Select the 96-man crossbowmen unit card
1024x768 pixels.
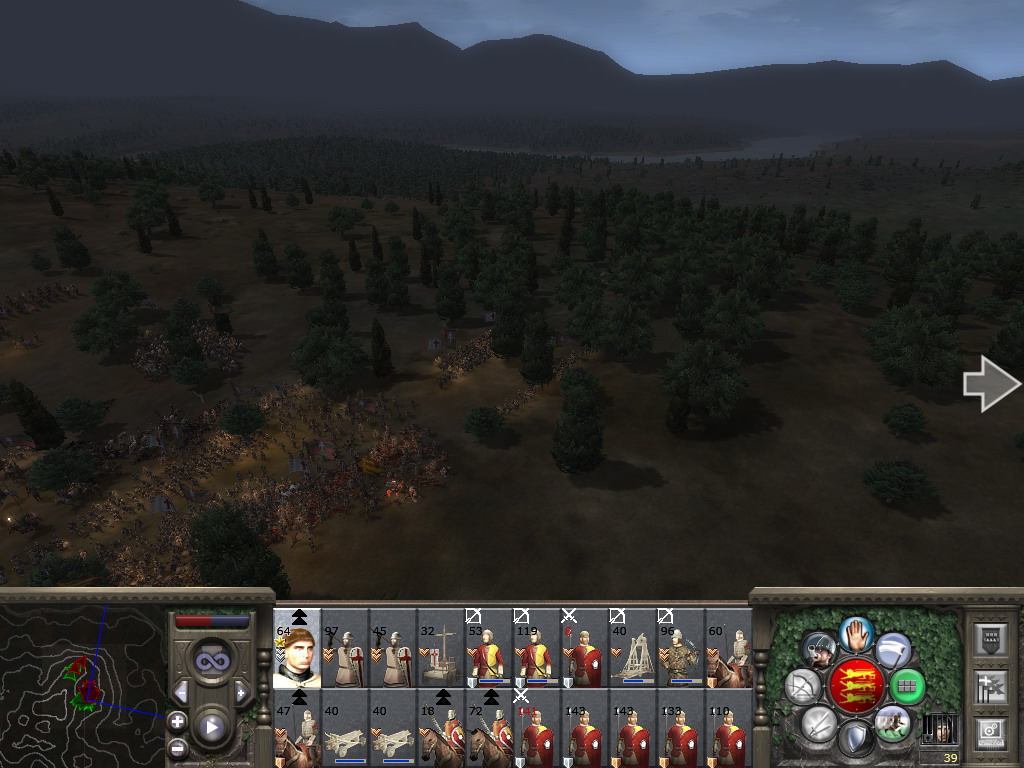[680, 655]
